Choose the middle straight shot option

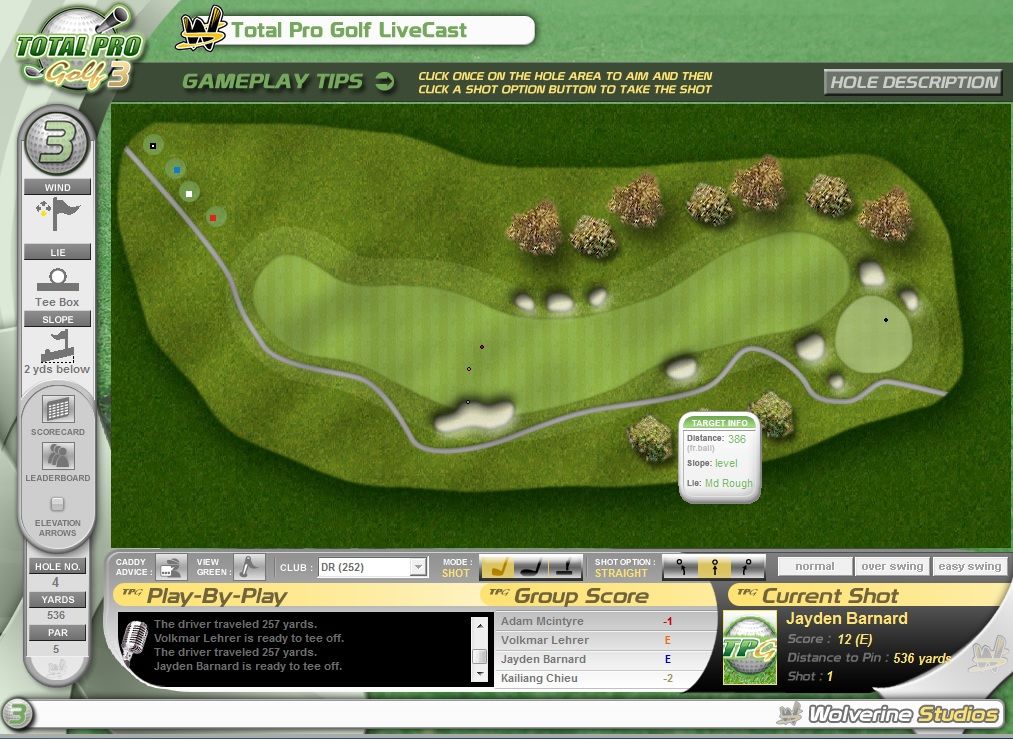click(x=714, y=567)
